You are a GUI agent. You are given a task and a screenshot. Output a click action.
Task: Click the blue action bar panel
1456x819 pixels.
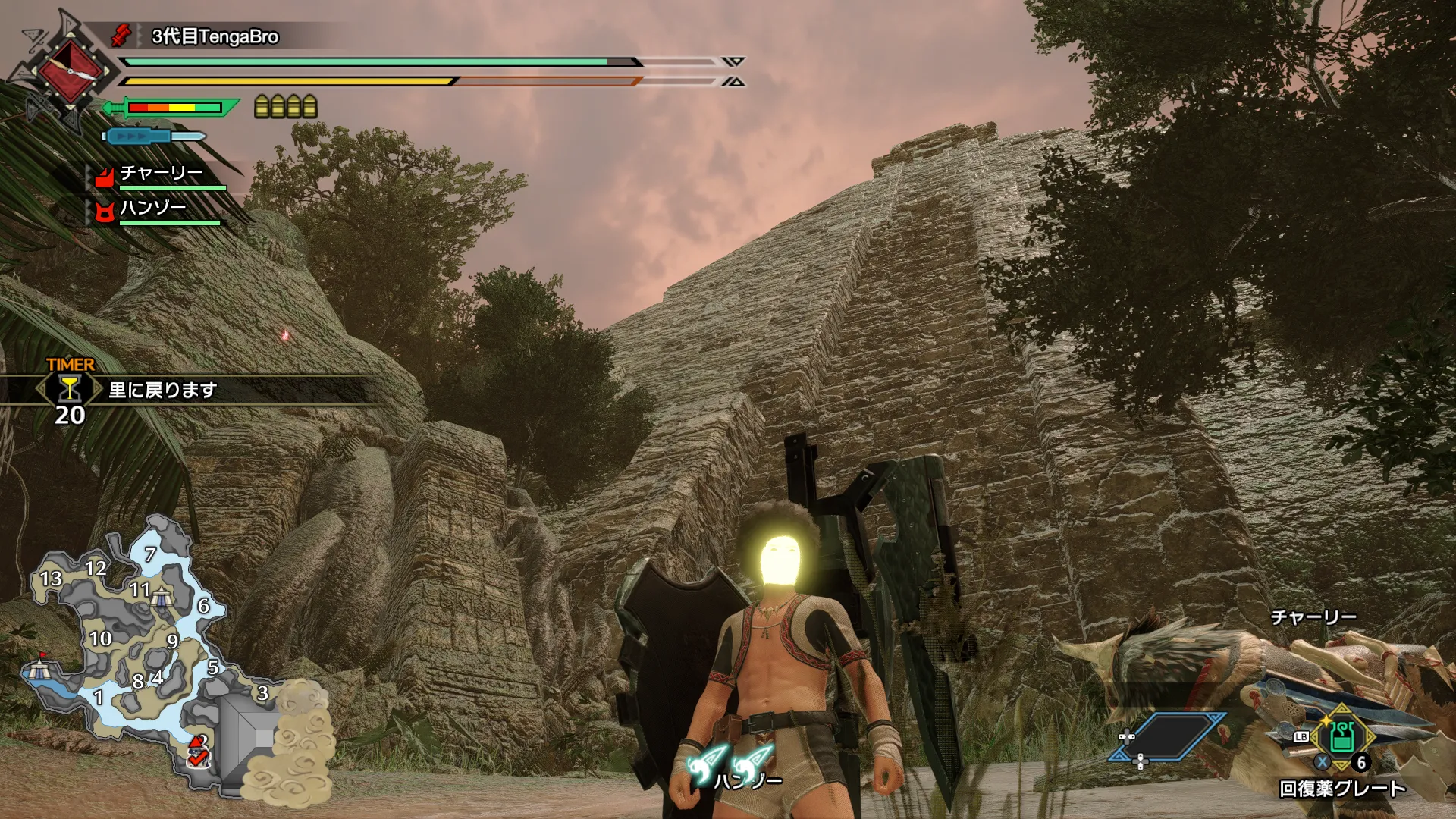click(x=1168, y=736)
